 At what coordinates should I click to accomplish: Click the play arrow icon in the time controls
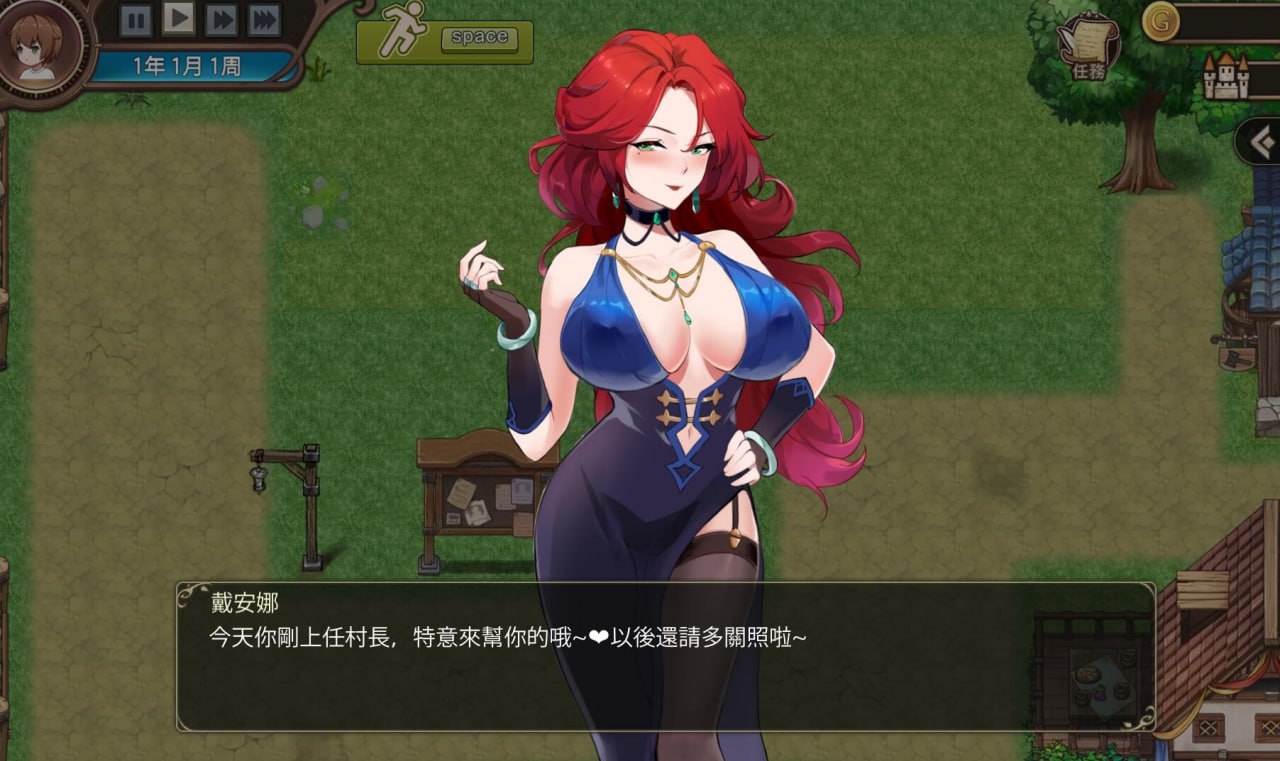(178, 18)
